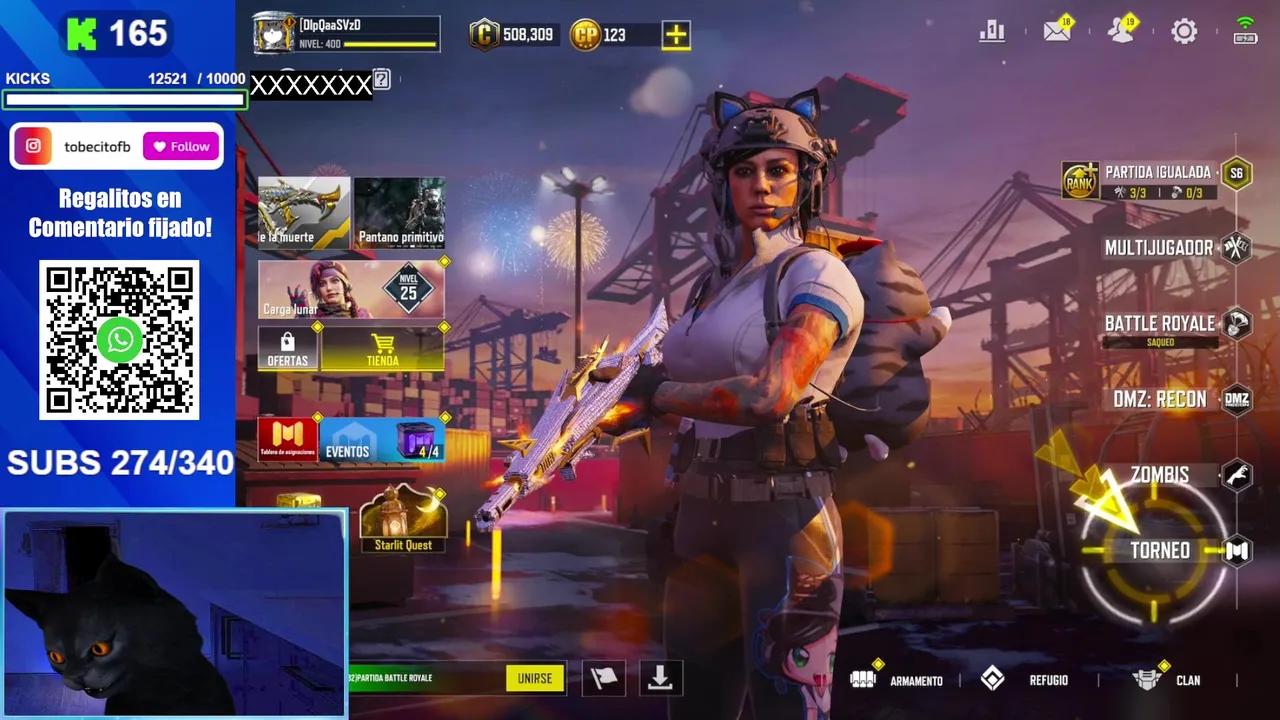Tap the download icon at the bottom
Image resolution: width=1280 pixels, height=720 pixels.
pyautogui.click(x=658, y=677)
